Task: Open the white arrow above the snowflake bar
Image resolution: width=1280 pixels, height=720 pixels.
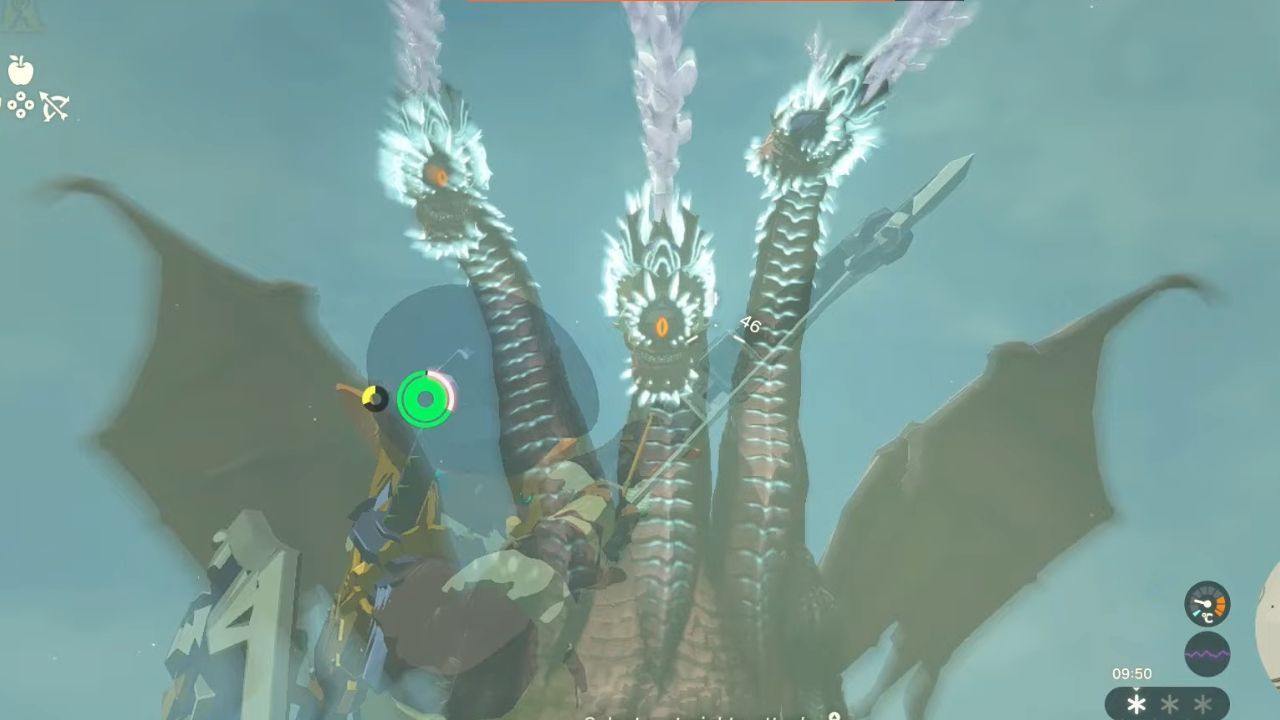Action: pyautogui.click(x=1136, y=689)
